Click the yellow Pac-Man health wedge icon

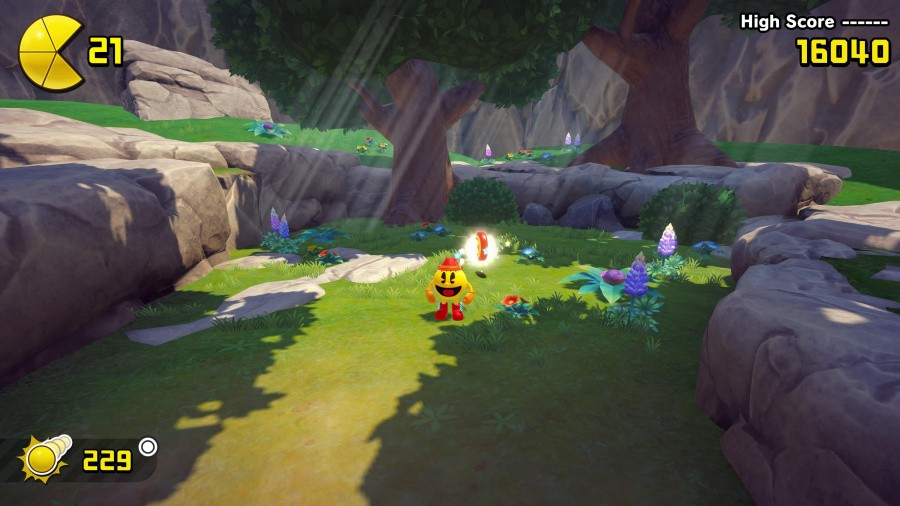coord(49,52)
